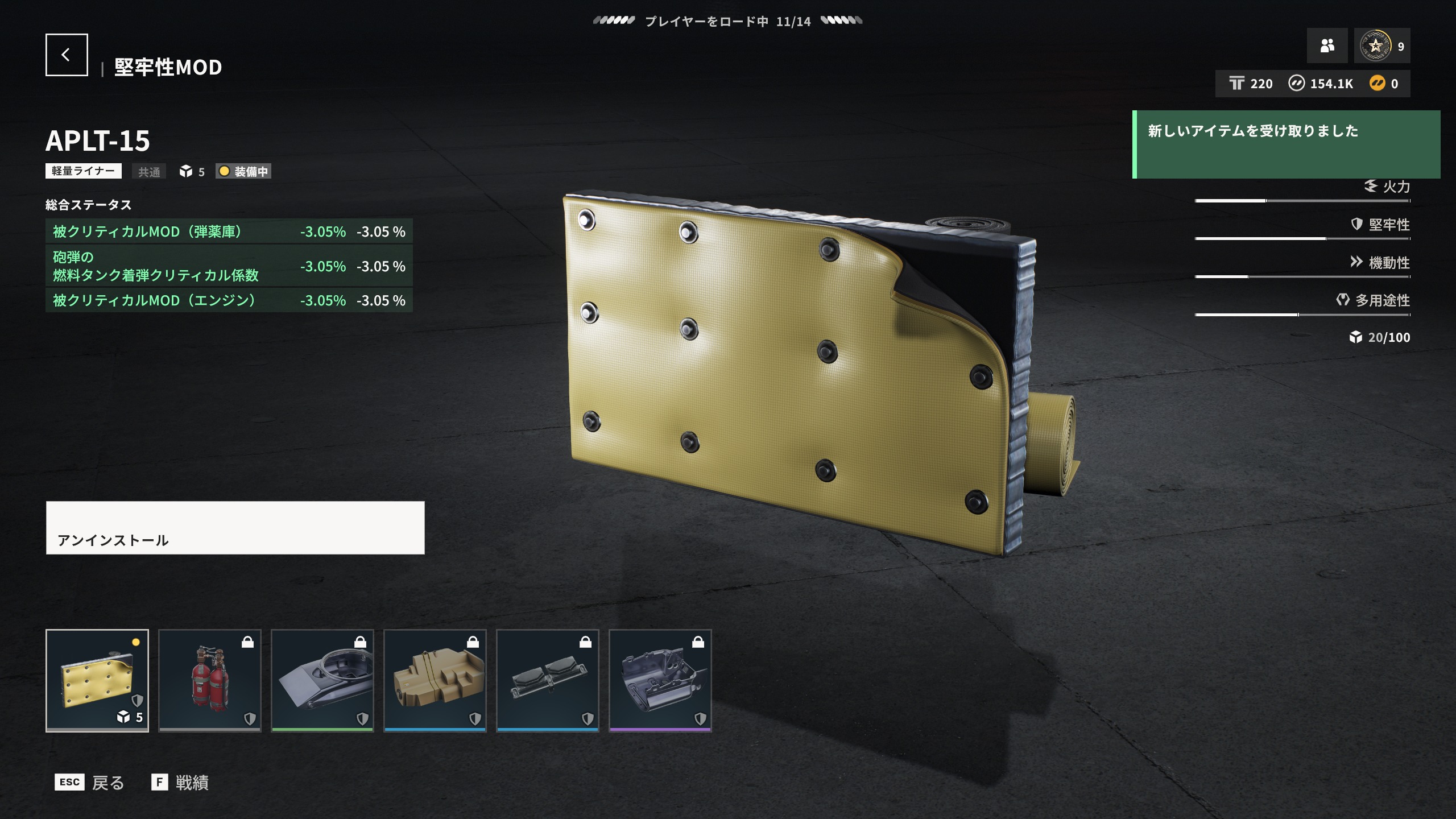The width and height of the screenshot is (1456, 819).
Task: Click the back arrow button
Action: pyautogui.click(x=67, y=55)
